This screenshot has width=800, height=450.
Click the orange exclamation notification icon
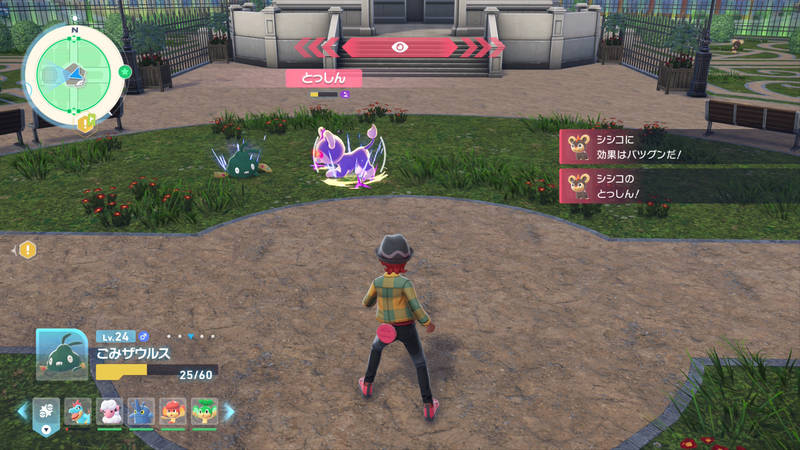(27, 249)
